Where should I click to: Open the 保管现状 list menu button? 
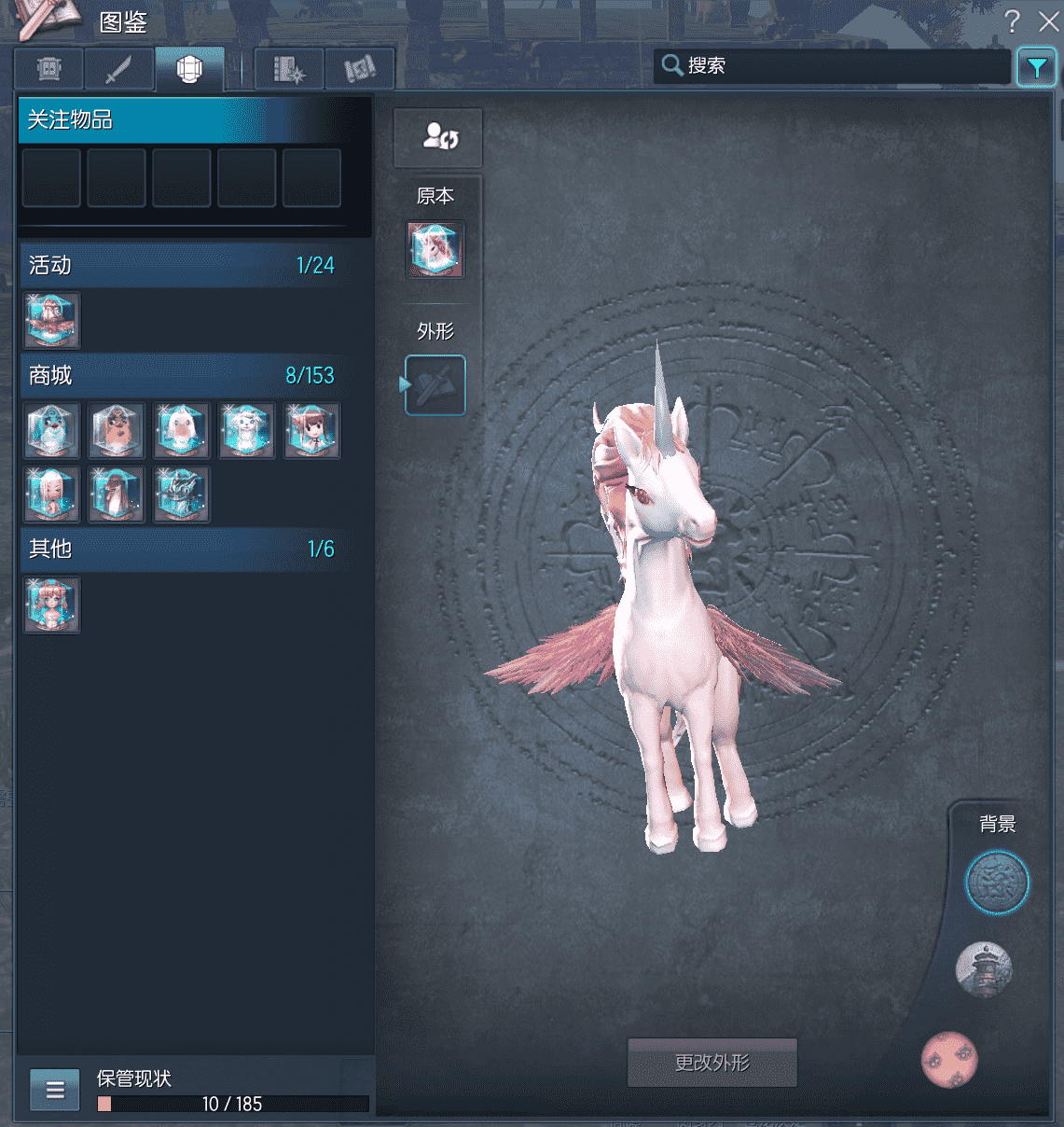(x=55, y=1089)
